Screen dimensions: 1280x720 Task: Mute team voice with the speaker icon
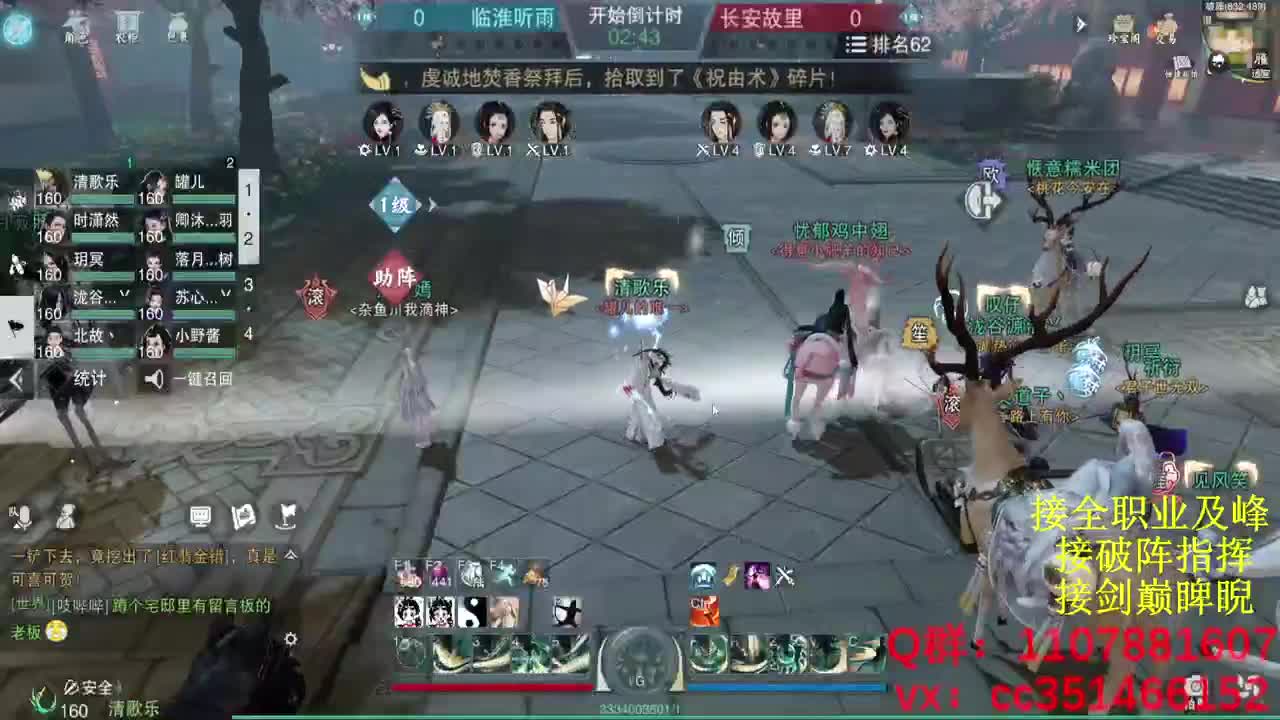[x=154, y=379]
